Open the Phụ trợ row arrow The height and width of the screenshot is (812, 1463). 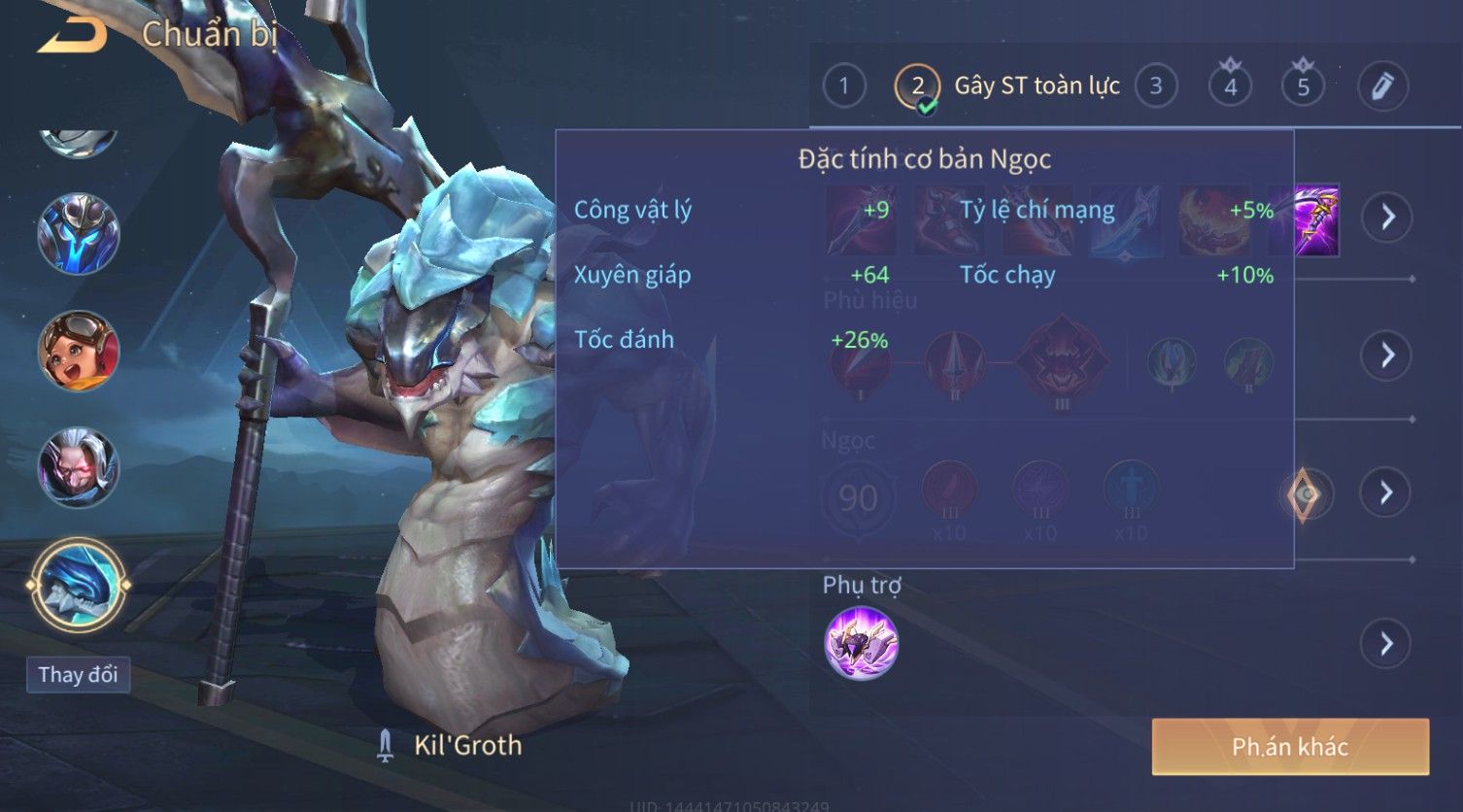click(x=1386, y=643)
